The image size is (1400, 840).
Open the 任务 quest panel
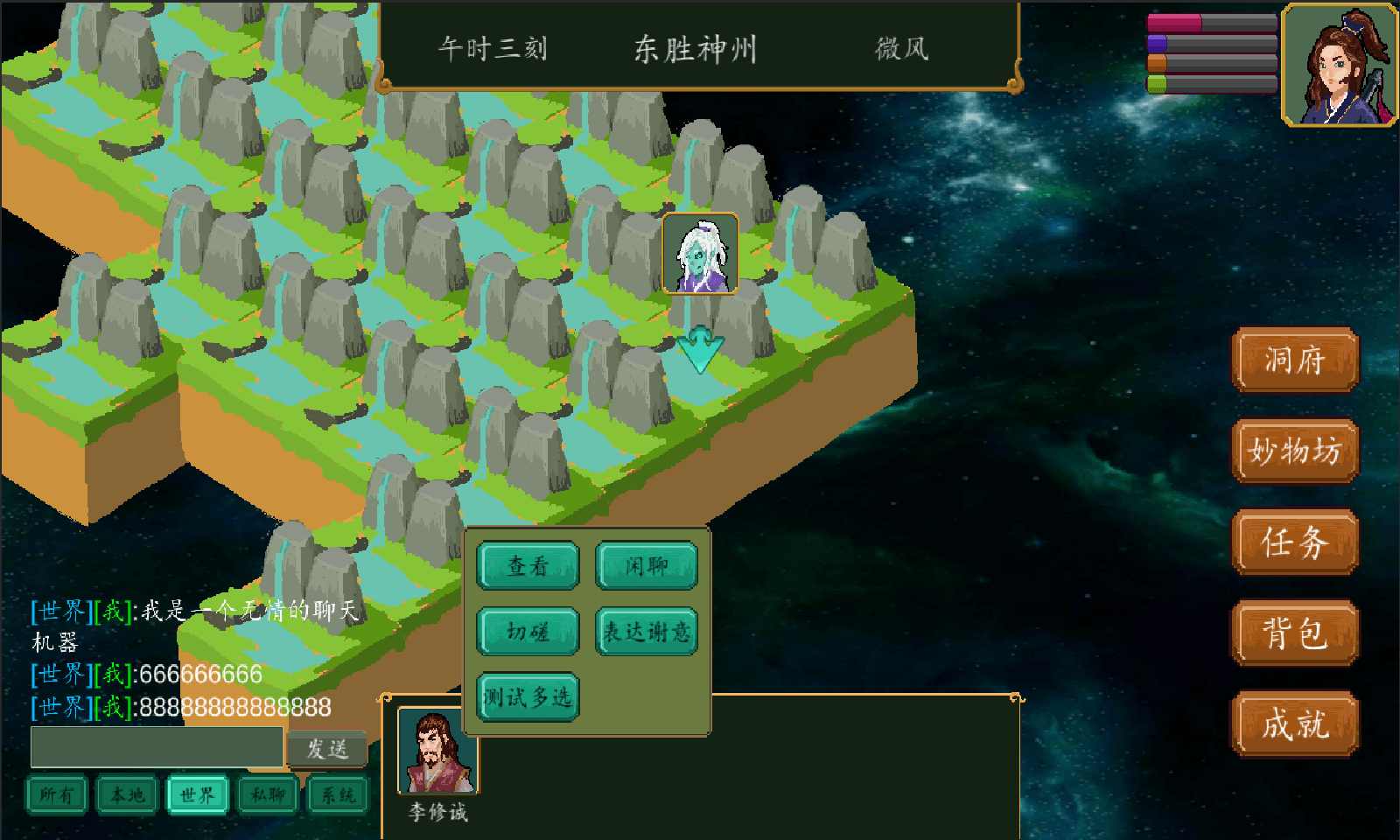pyautogui.click(x=1294, y=542)
